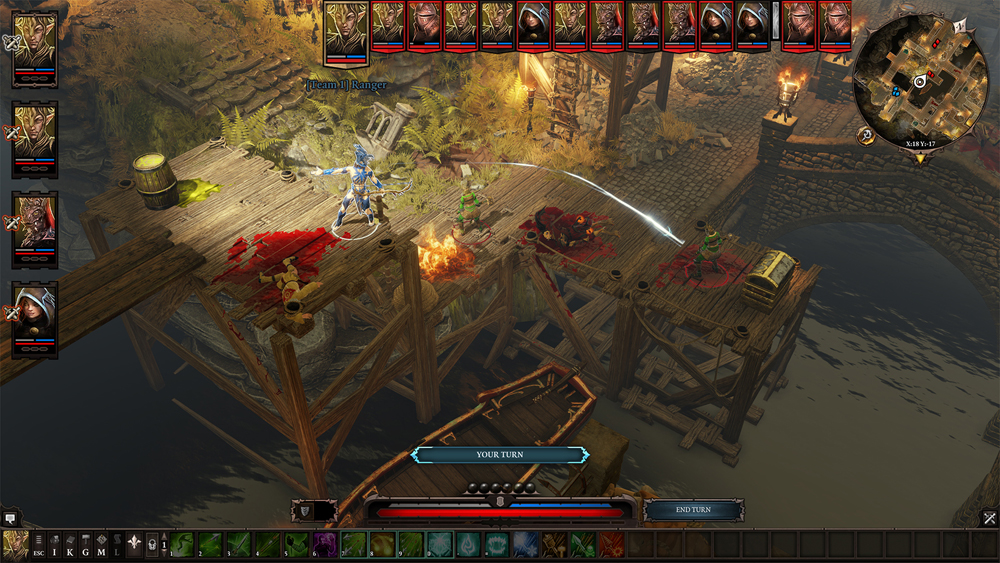Viewport: 1000px width, 563px height.
Task: Open the chat speech bubble button
Action: (10, 518)
